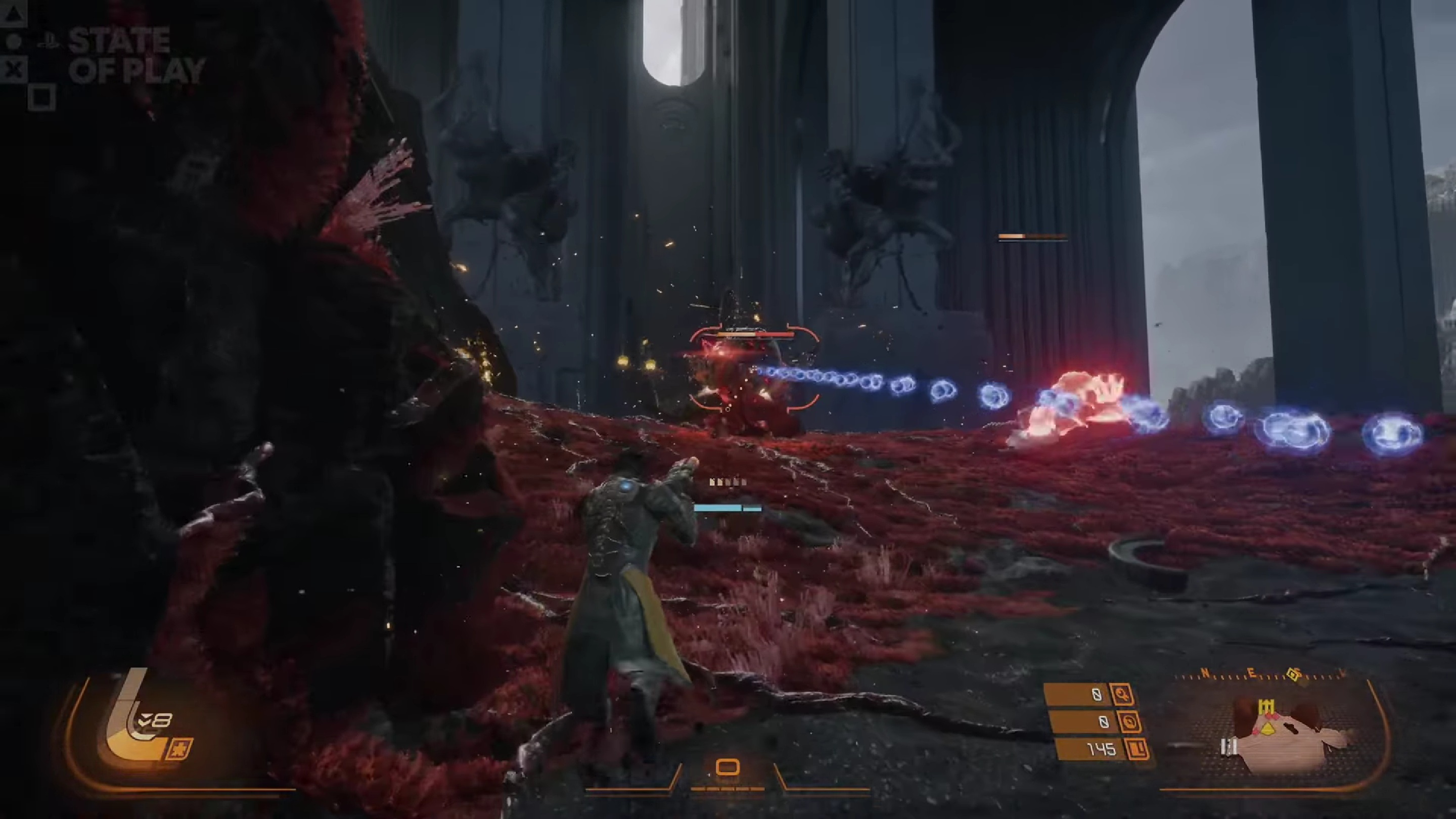Click the yellow player arrow on the minimap
Image resolution: width=1456 pixels, height=819 pixels.
point(1269,729)
